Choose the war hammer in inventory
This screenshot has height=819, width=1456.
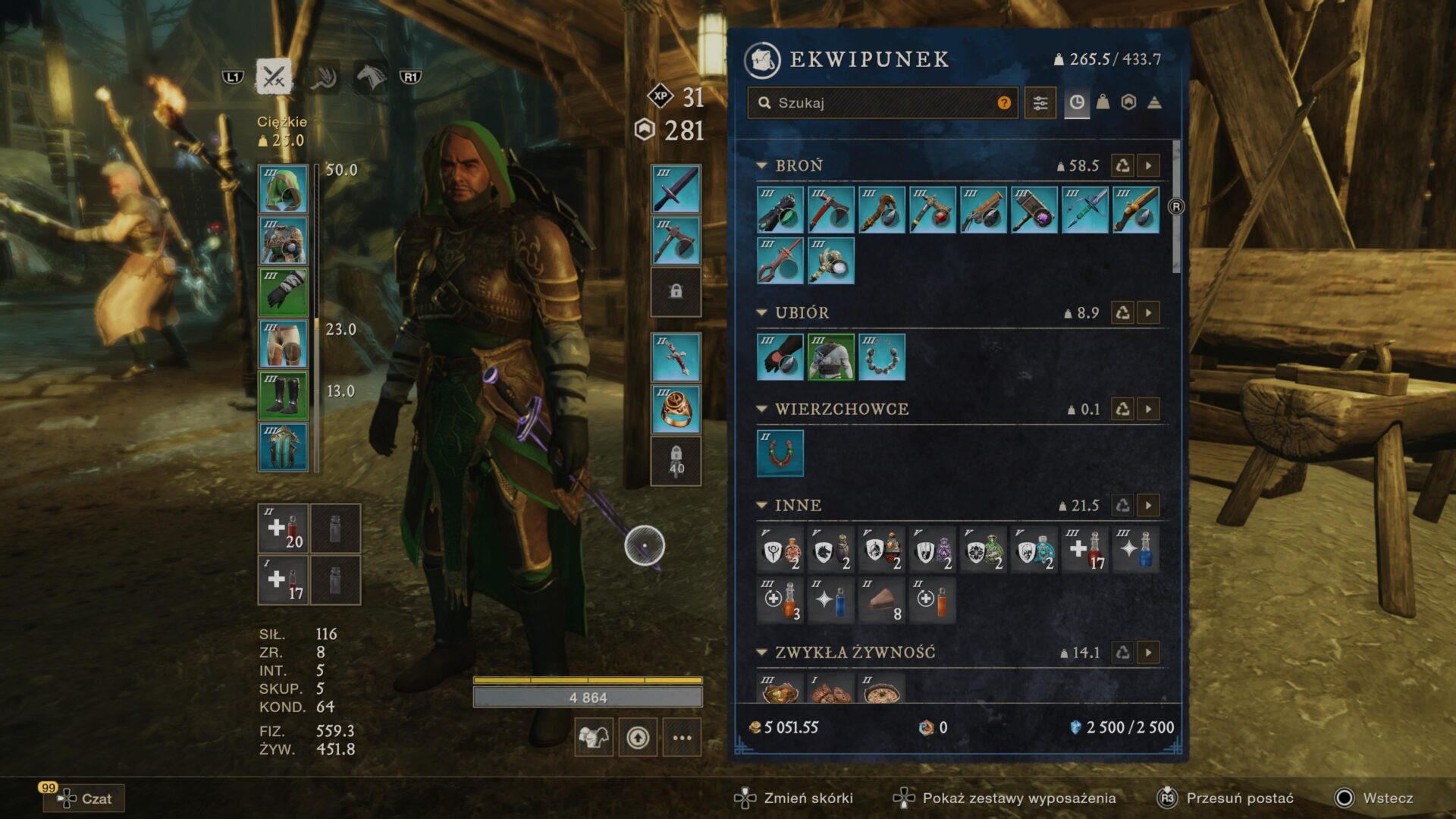pos(1034,210)
